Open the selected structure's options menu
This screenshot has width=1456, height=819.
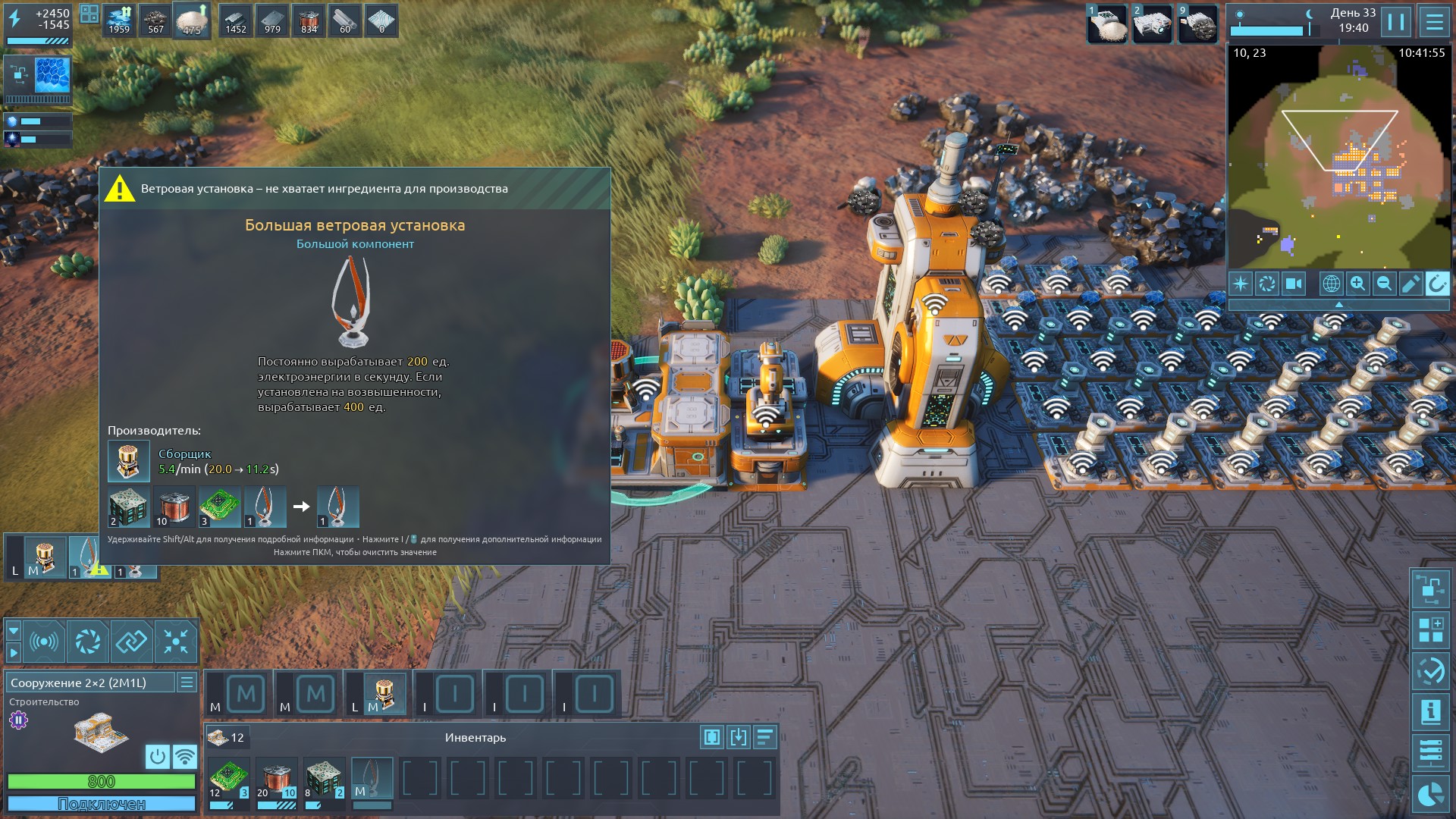click(x=187, y=682)
